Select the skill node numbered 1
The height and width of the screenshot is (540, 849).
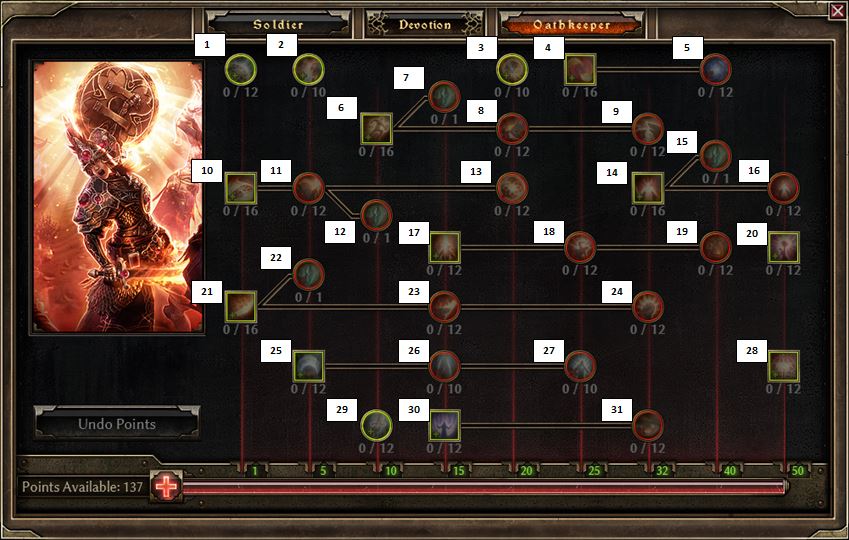(242, 69)
